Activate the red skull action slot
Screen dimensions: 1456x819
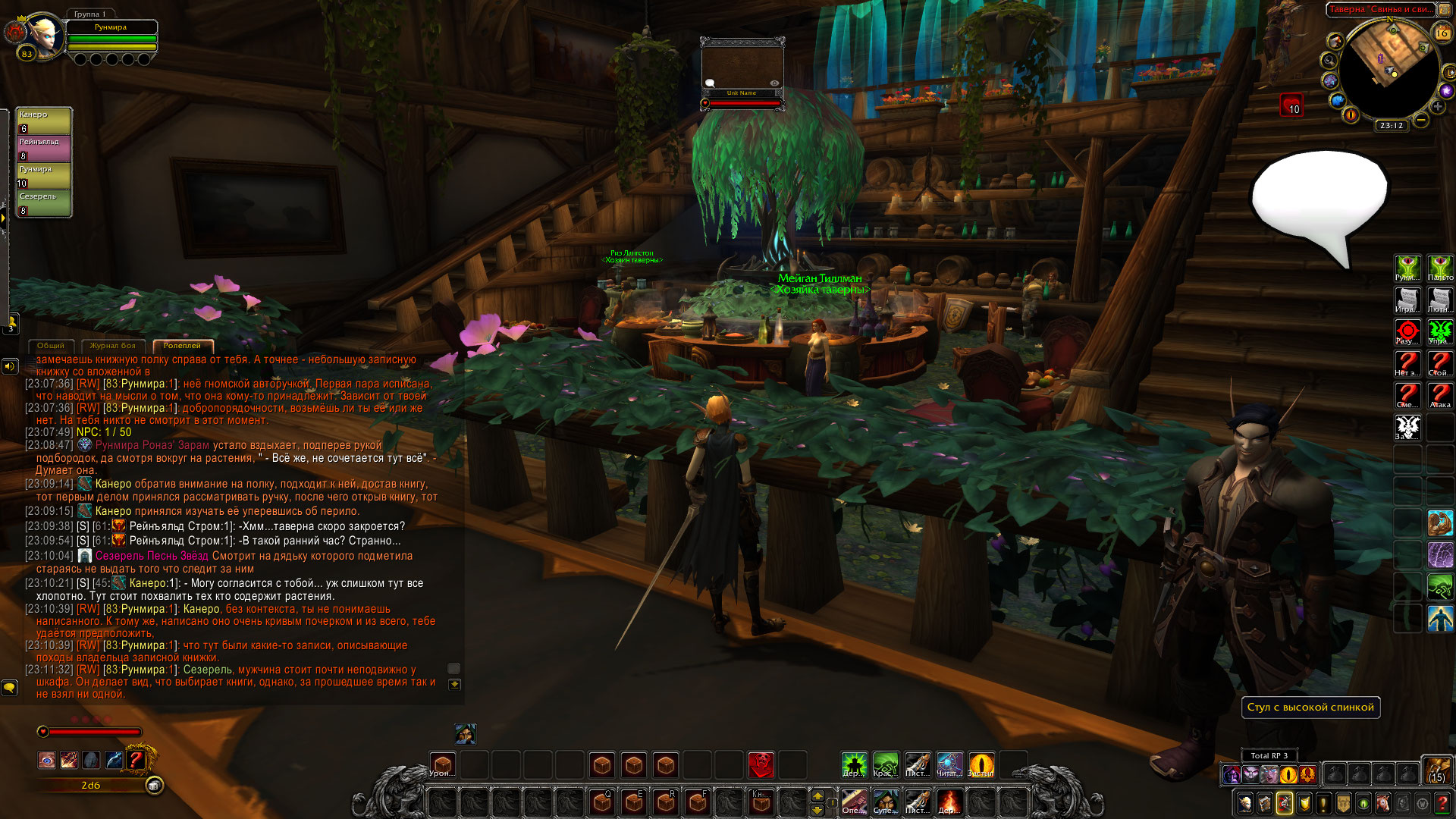[761, 765]
